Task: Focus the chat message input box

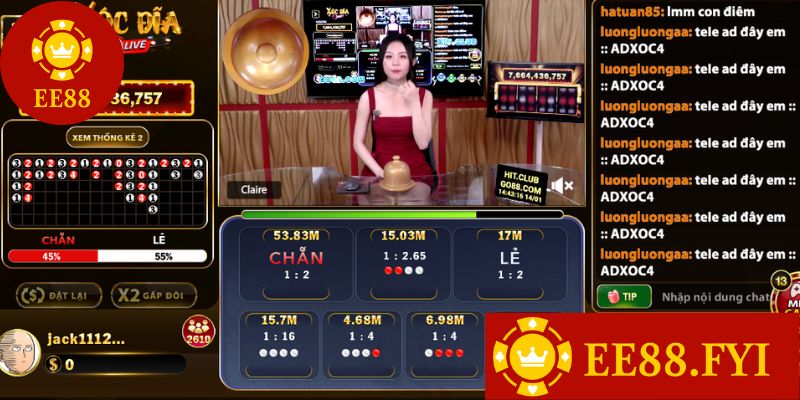Action: [x=710, y=296]
